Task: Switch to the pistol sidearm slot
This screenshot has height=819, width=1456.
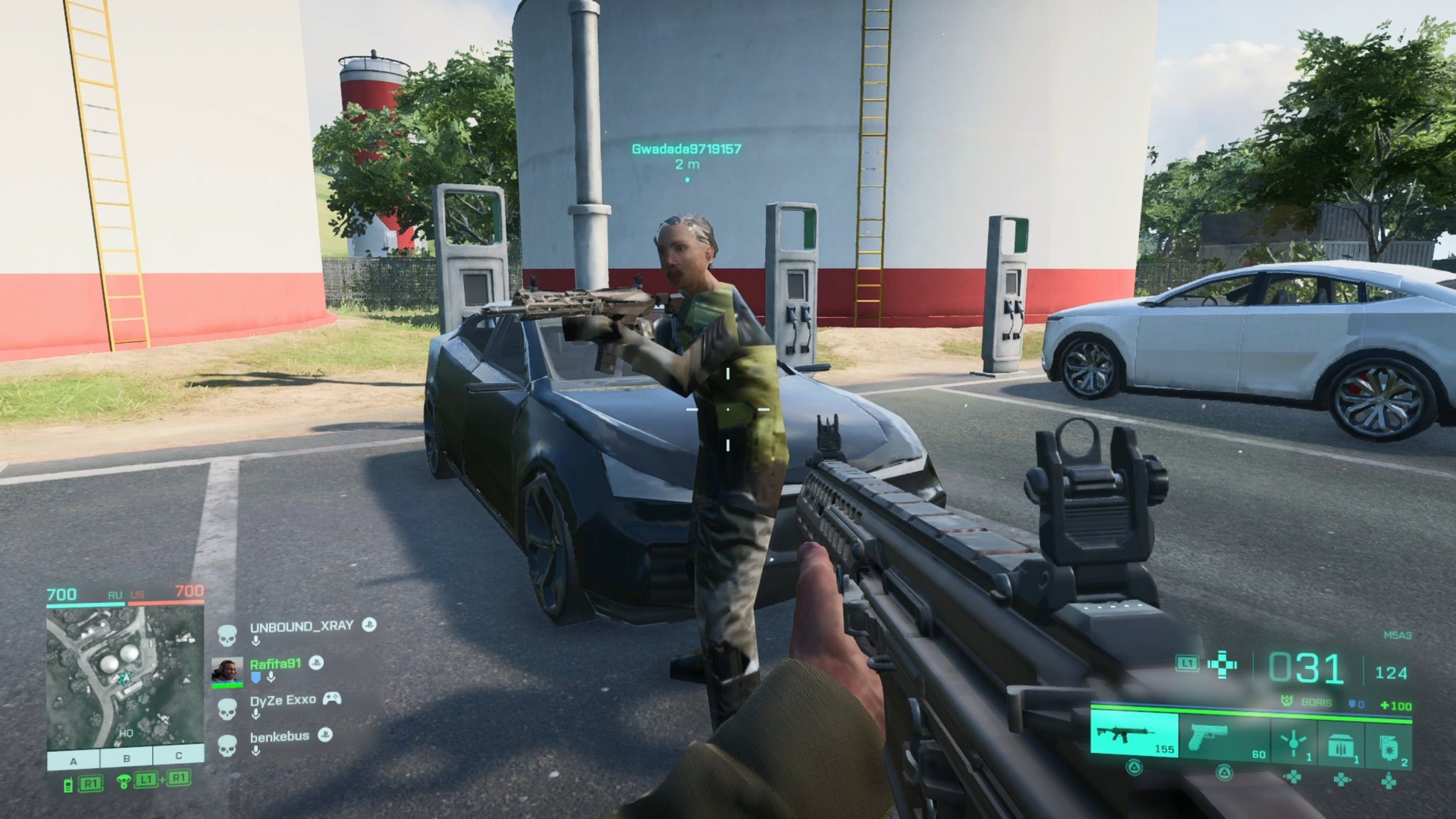Action: [1223, 736]
